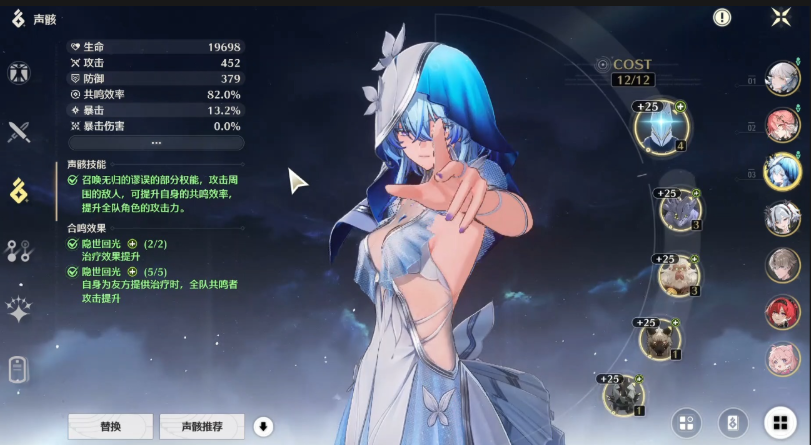The height and width of the screenshot is (445, 811).
Task: Select the echo tab icon
Action: 18,189
